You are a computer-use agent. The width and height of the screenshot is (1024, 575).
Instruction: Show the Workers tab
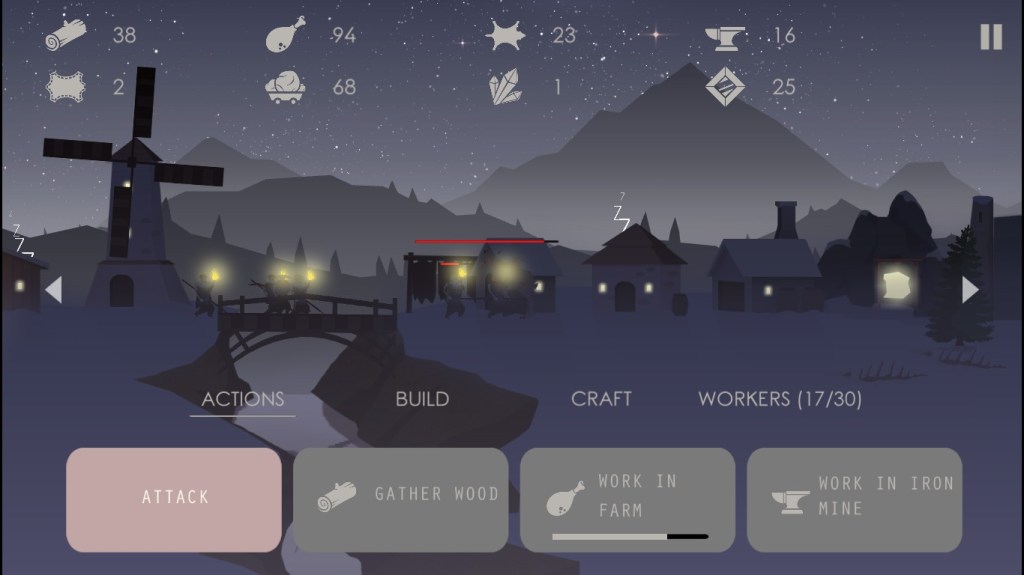pos(780,399)
